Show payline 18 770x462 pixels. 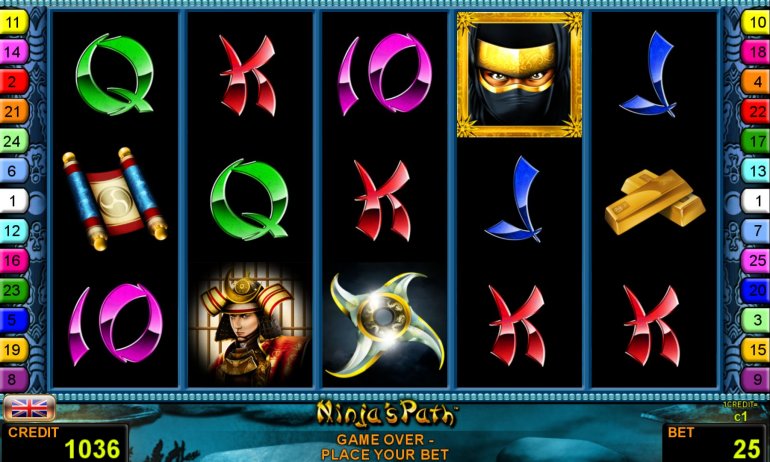755,51
